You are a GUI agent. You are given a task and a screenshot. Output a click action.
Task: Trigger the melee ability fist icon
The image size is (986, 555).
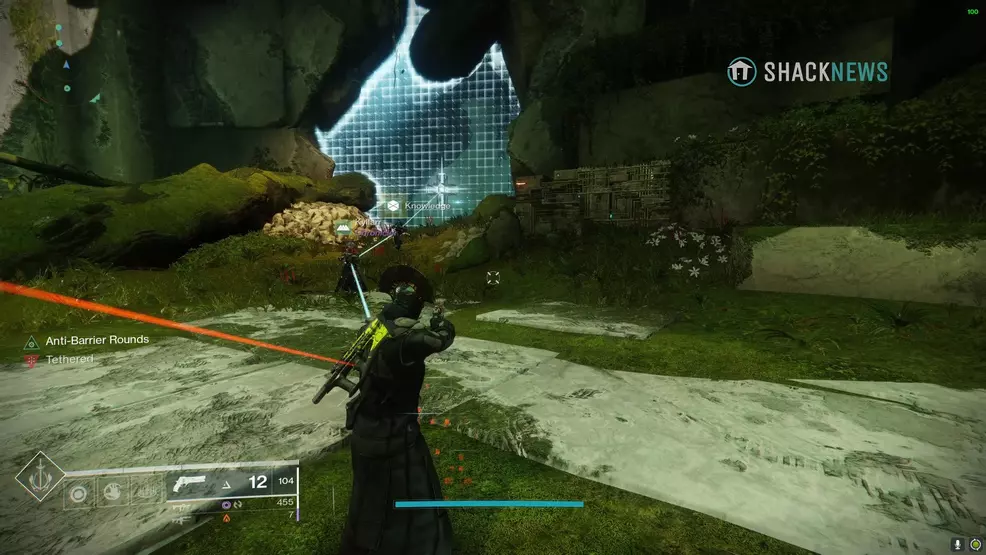tap(112, 493)
